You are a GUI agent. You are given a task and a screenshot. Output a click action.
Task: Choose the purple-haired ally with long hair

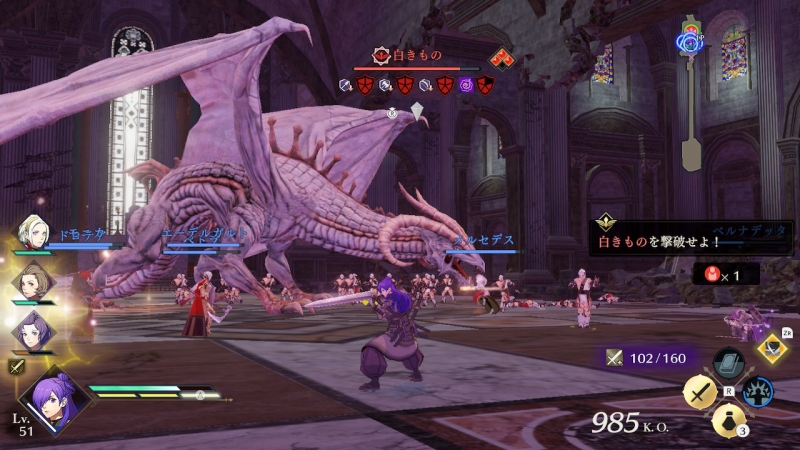tap(28, 327)
